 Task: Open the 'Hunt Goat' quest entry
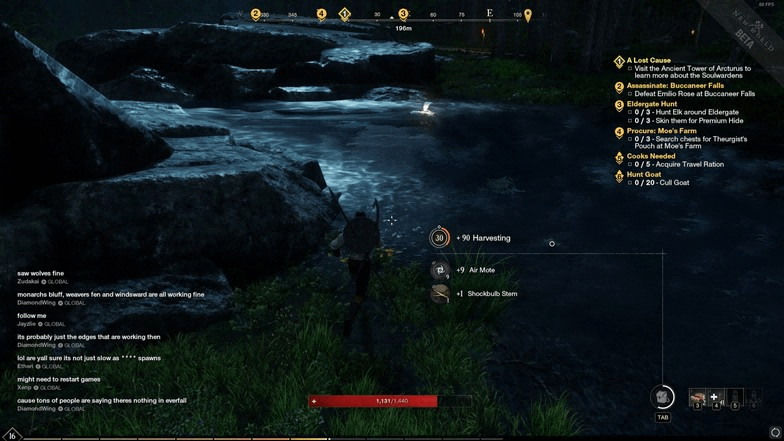click(643, 175)
